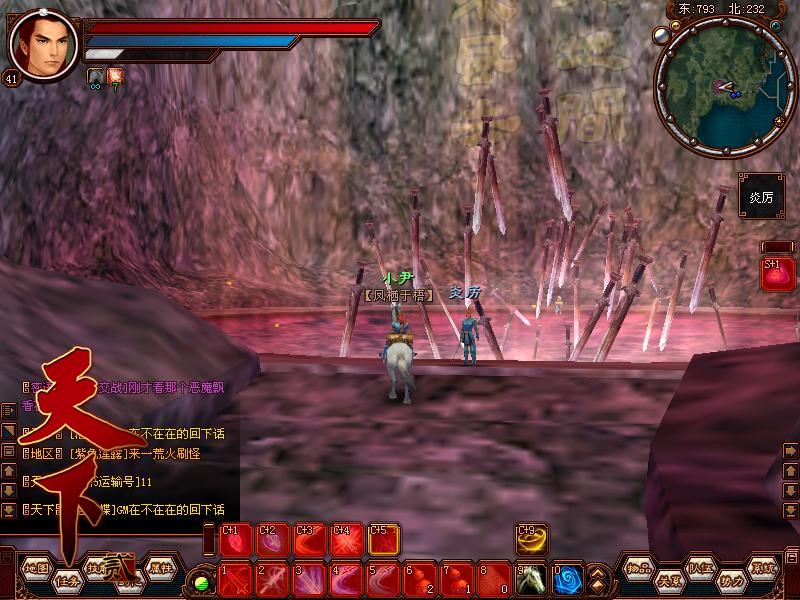Click the hotbar page switch arrows
This screenshot has height=600, width=800.
pyautogui.click(x=599, y=579)
